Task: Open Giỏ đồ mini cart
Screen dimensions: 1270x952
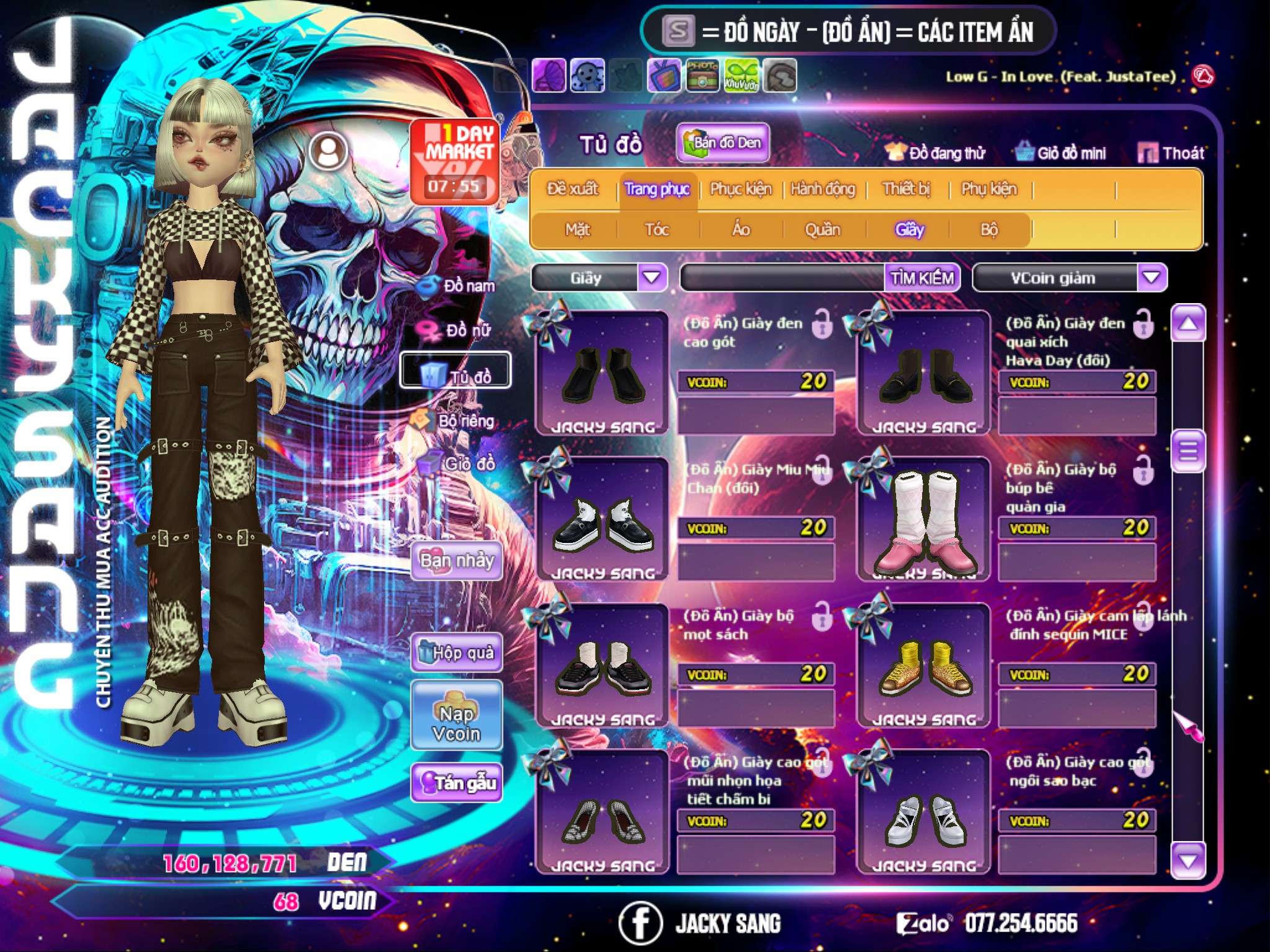Action: click(1061, 153)
